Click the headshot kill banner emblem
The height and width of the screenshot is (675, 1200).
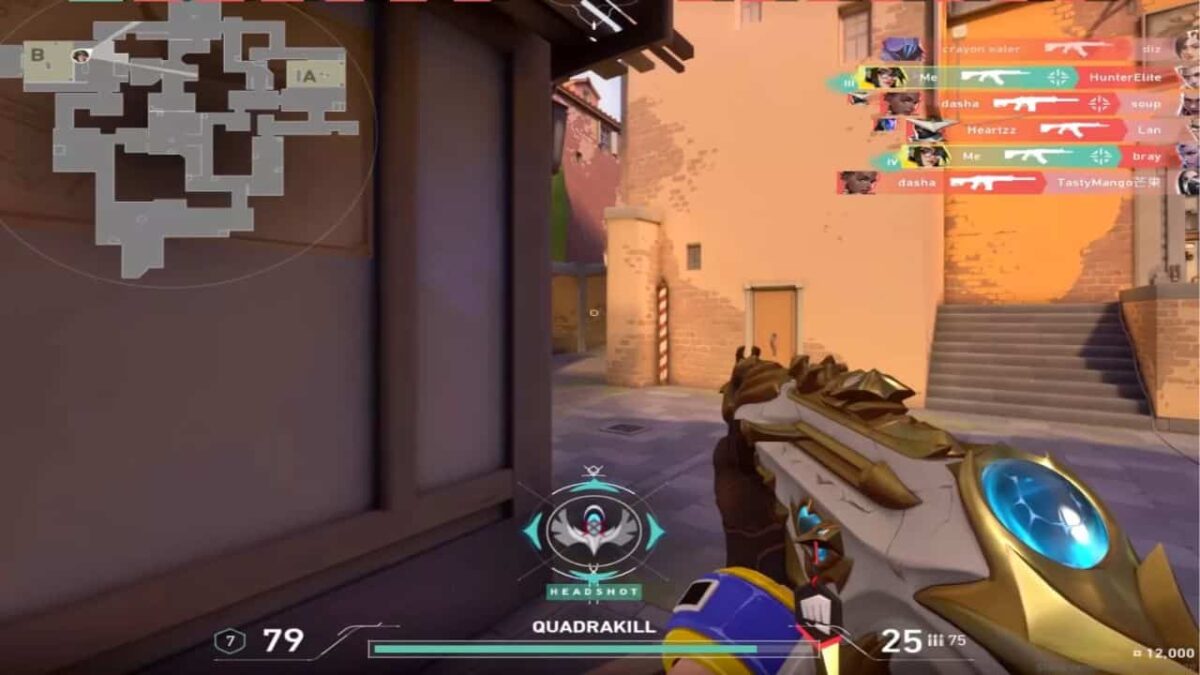pos(593,530)
